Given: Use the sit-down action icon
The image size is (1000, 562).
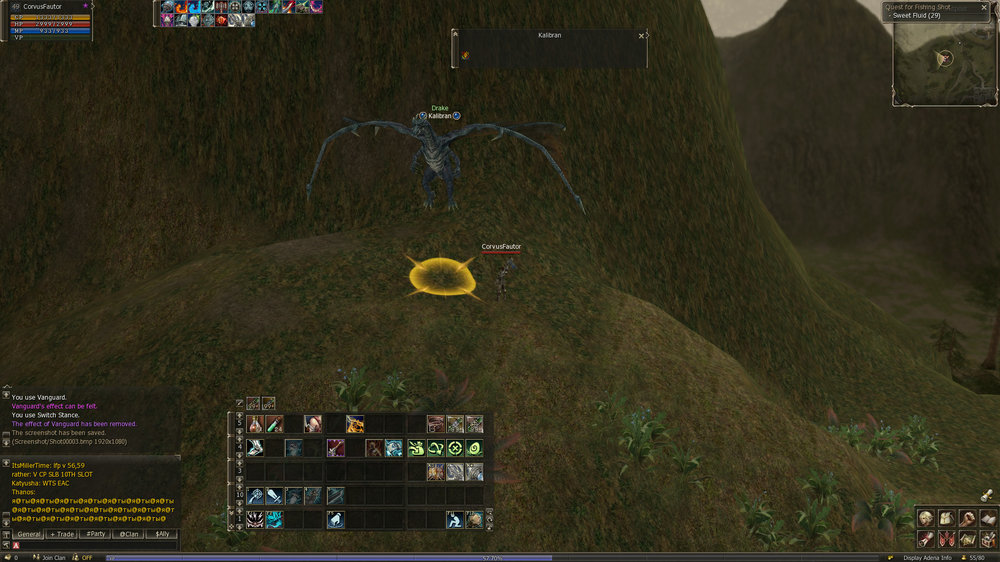Looking at the screenshot, I should tap(455, 519).
